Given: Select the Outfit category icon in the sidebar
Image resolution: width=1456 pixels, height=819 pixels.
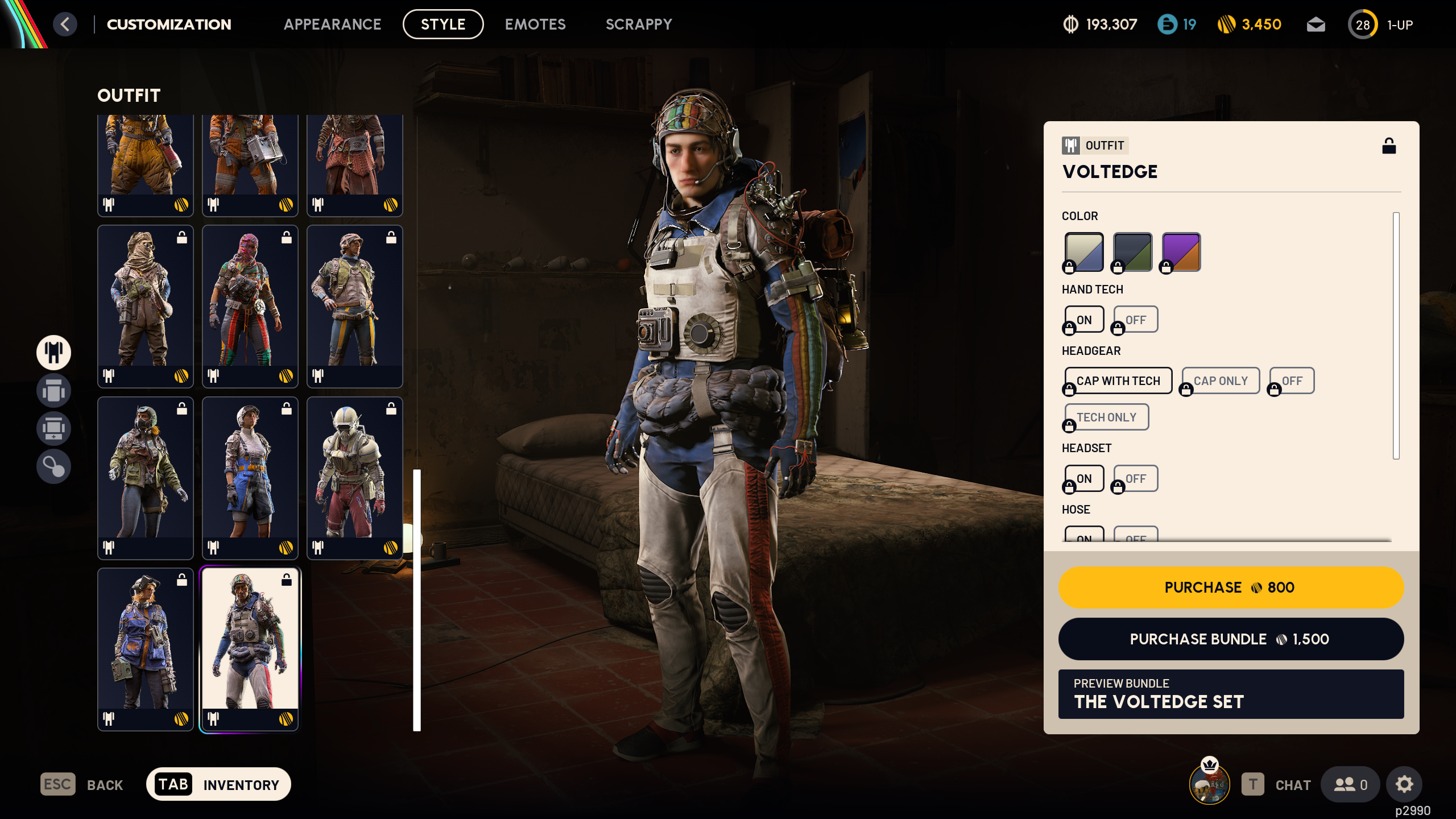Looking at the screenshot, I should 53,353.
